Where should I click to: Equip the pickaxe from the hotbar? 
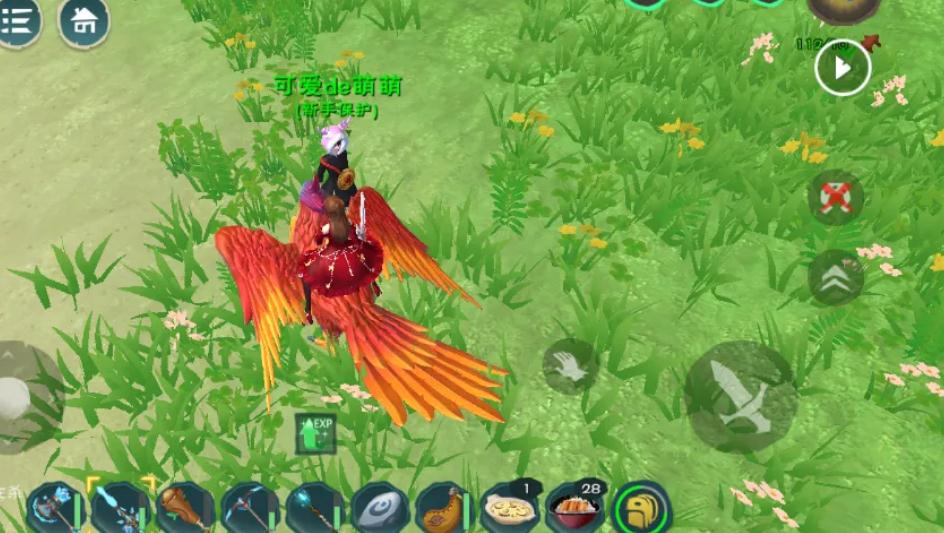249,508
